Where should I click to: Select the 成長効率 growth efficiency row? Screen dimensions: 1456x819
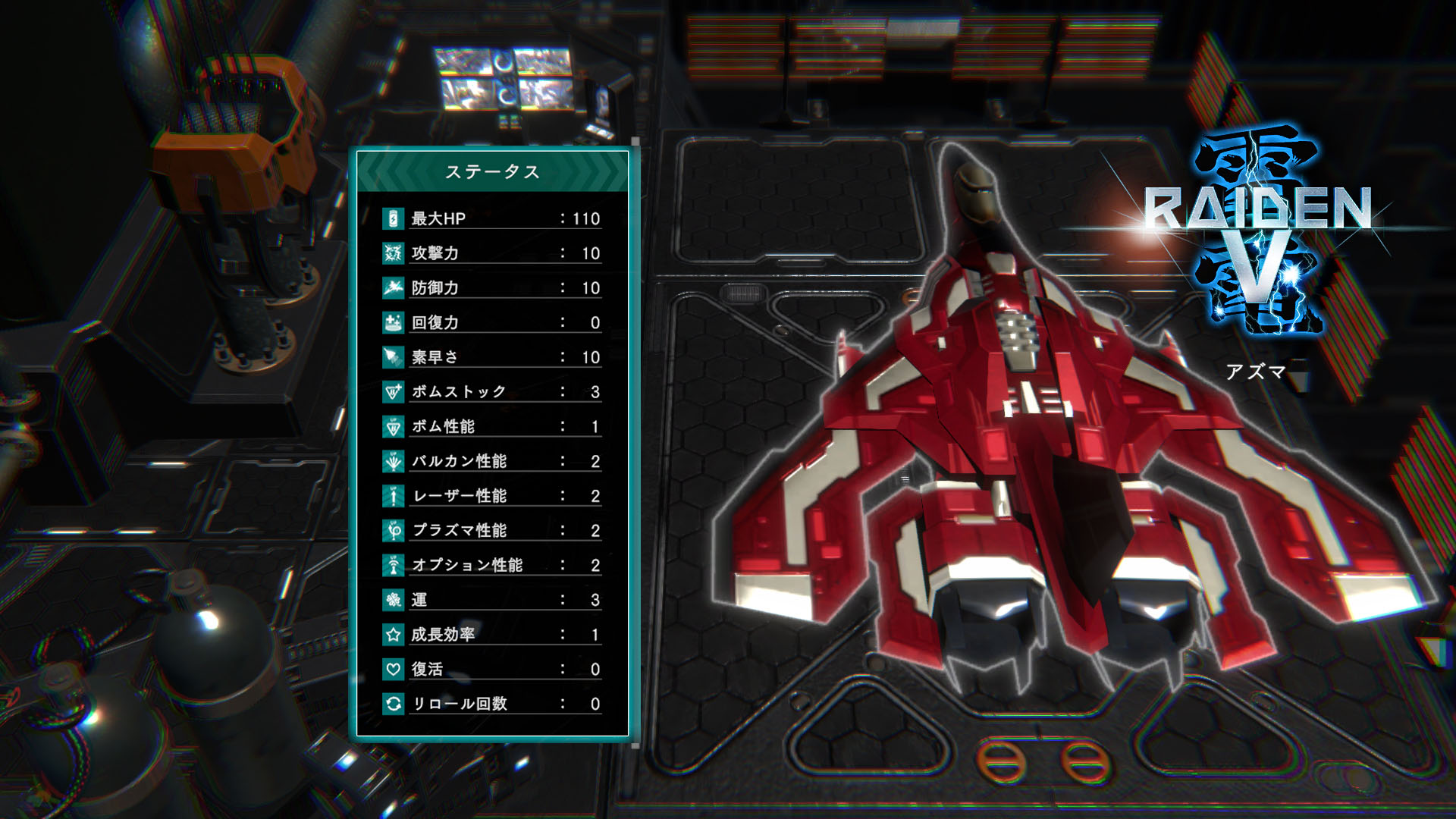click(492, 634)
